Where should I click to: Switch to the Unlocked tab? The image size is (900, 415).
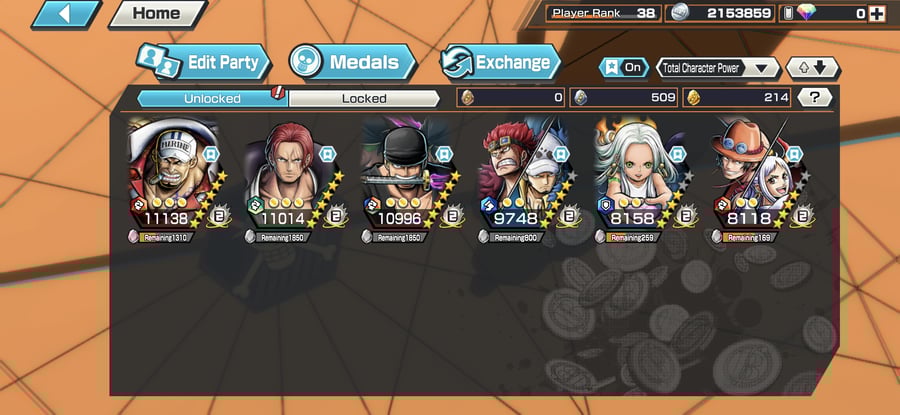[211, 98]
